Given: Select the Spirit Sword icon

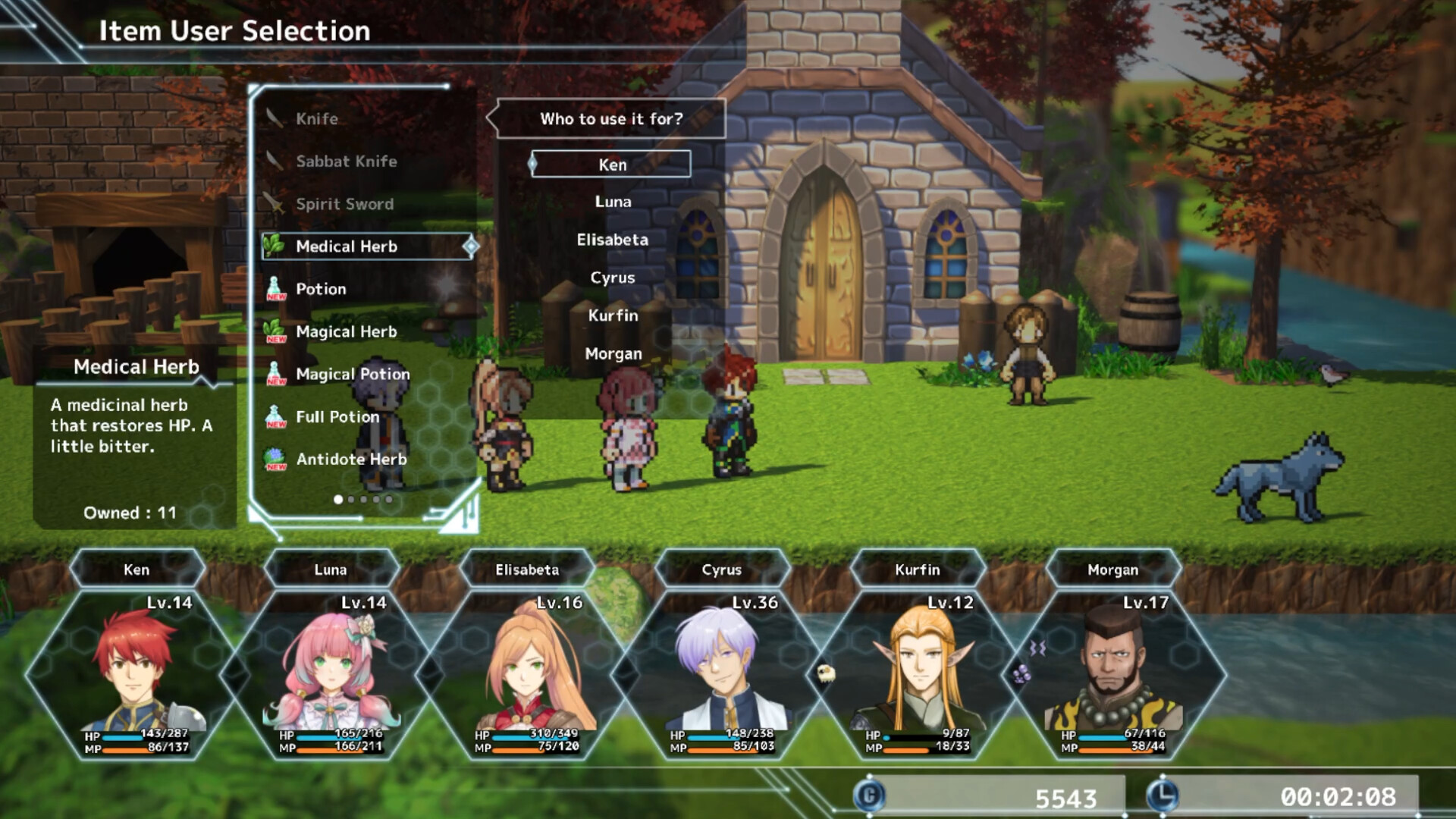Looking at the screenshot, I should pos(273,204).
